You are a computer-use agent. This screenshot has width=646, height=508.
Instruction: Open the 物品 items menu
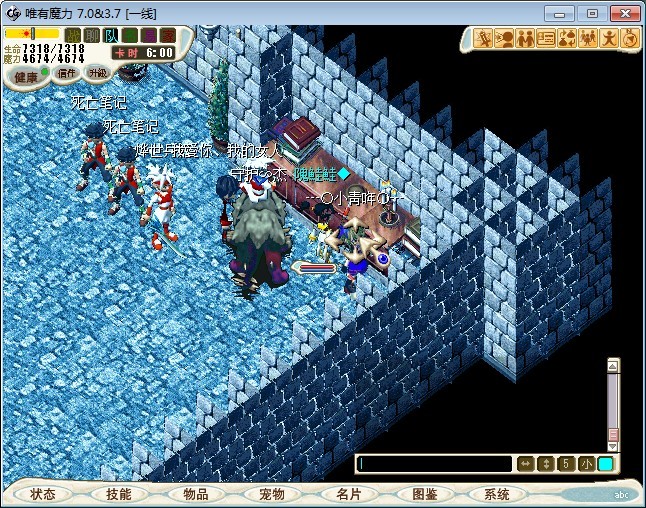click(196, 494)
